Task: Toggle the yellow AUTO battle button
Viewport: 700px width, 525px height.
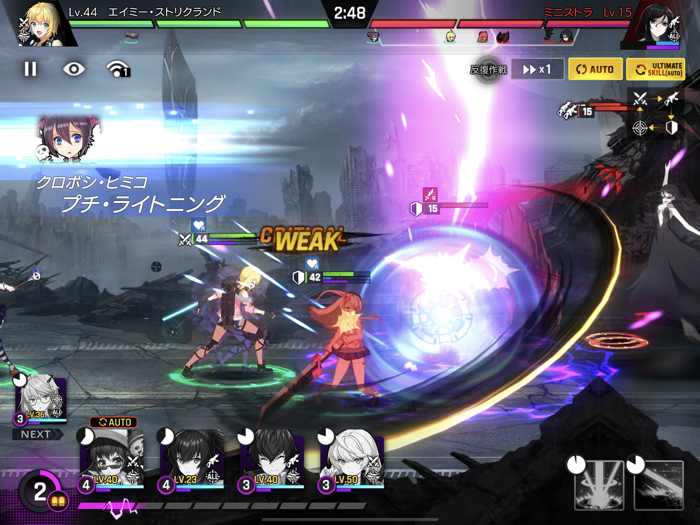Action: [x=594, y=70]
